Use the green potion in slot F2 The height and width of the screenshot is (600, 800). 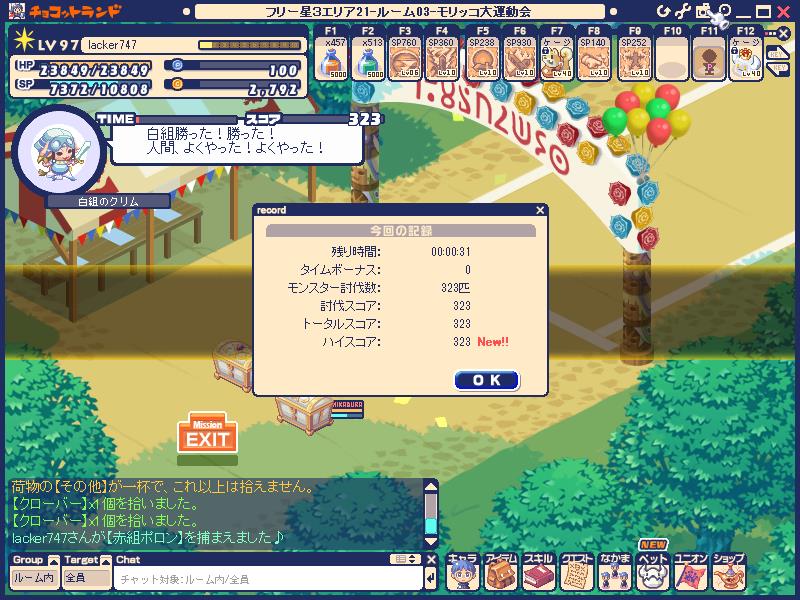pos(370,62)
